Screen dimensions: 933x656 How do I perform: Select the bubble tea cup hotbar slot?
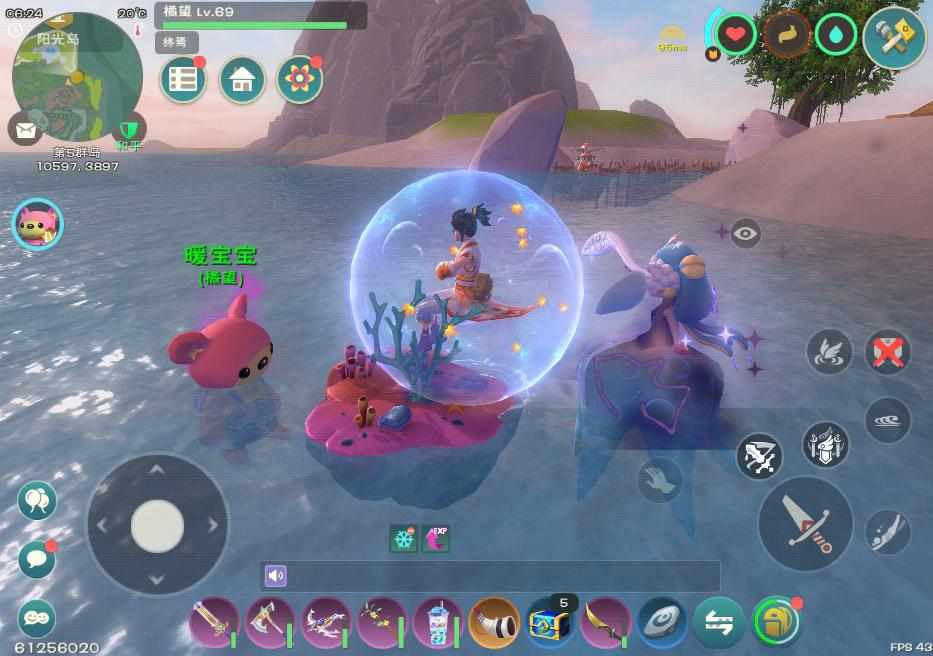coord(437,622)
